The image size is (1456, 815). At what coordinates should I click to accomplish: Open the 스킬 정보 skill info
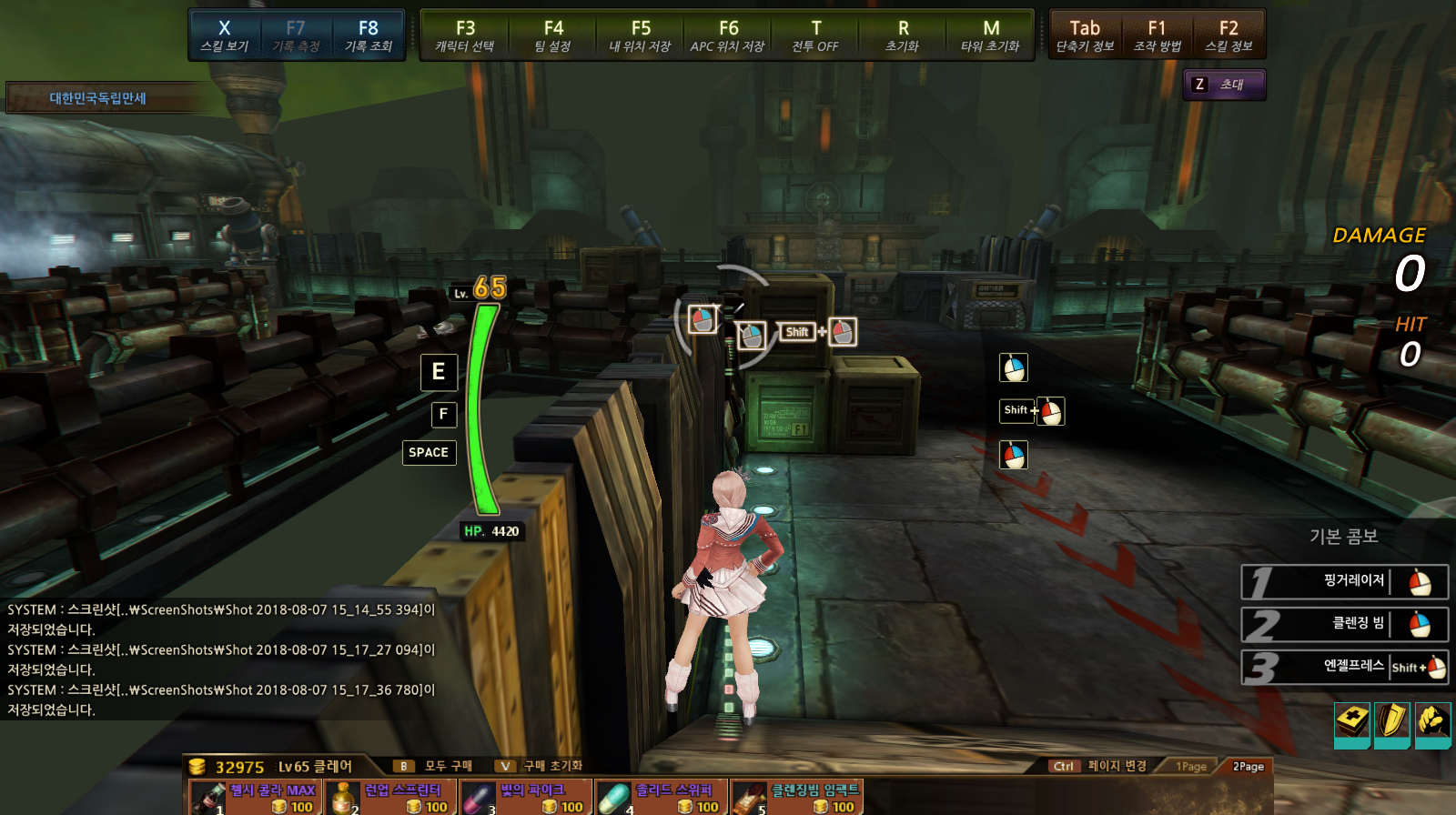point(1228,35)
